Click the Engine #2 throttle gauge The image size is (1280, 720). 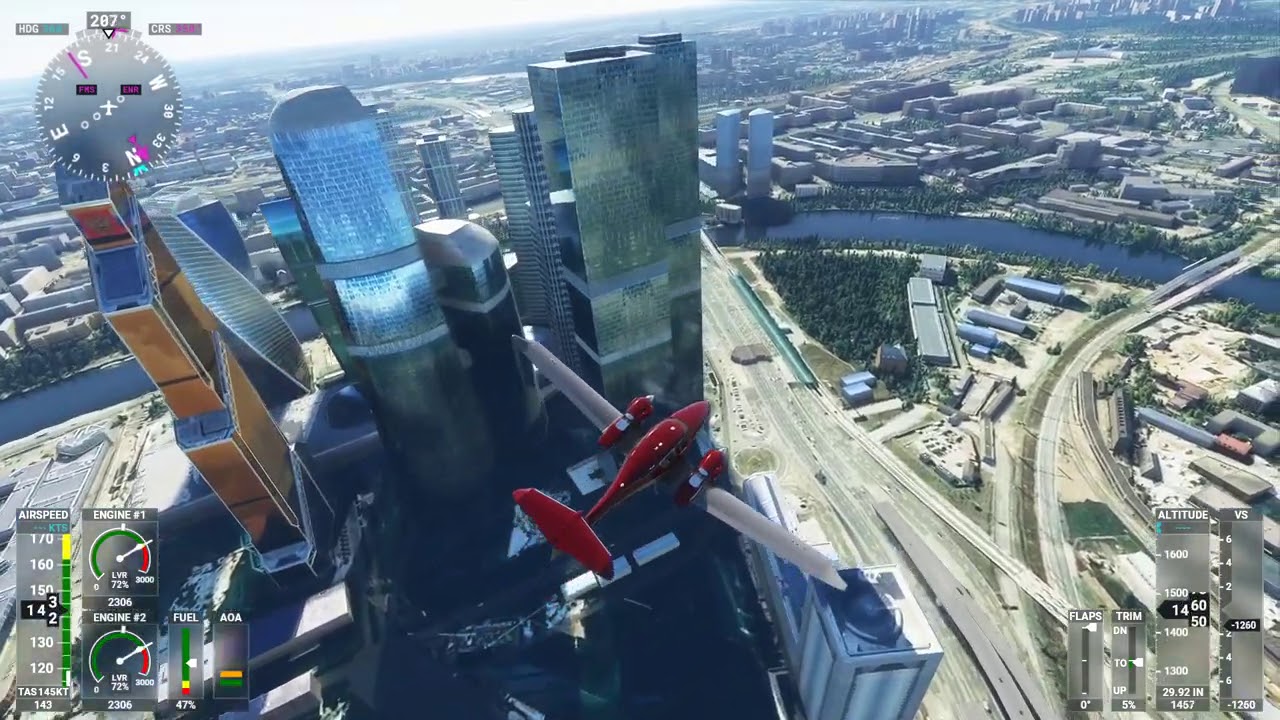119,661
